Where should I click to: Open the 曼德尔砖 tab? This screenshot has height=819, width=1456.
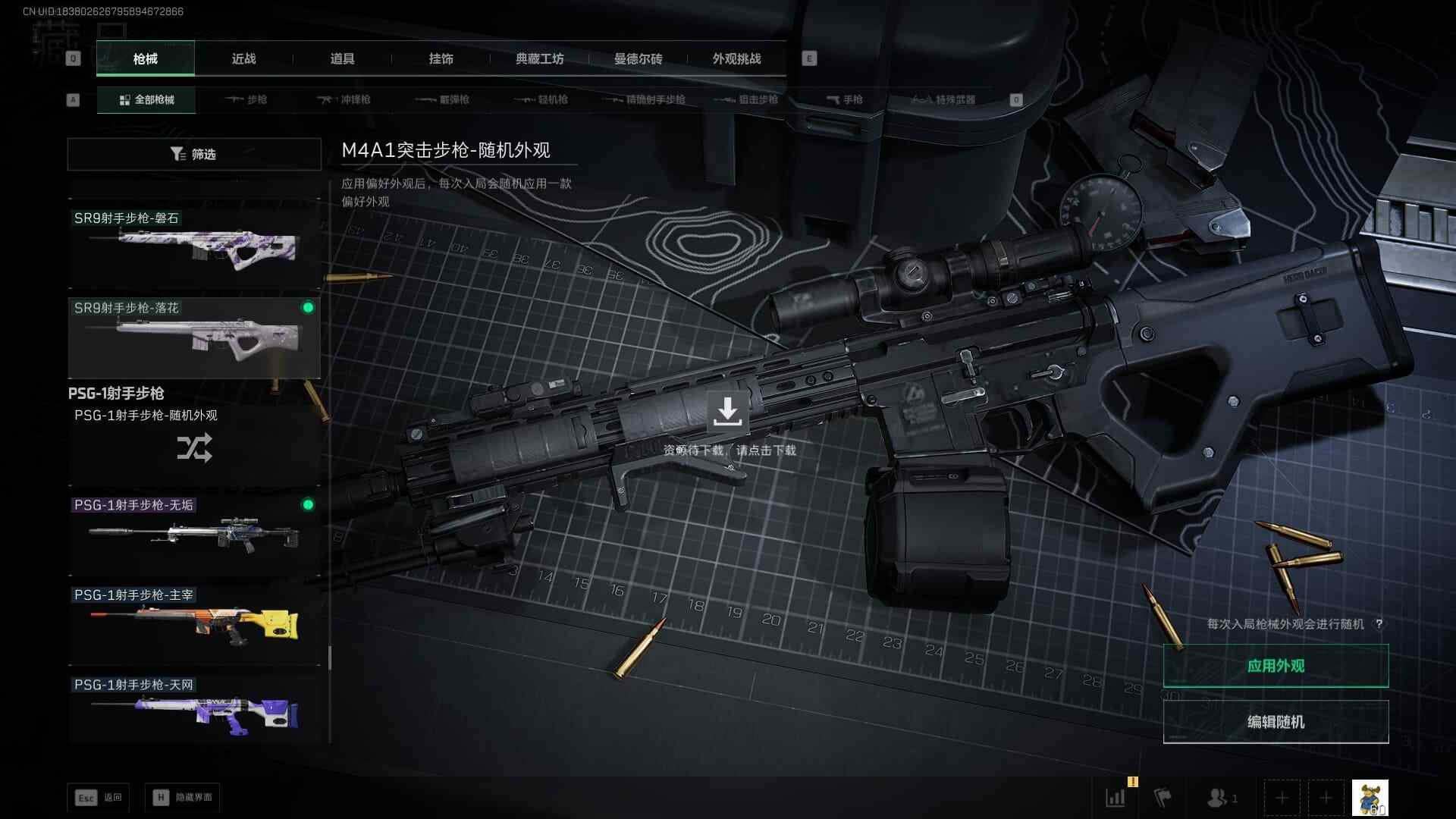638,58
